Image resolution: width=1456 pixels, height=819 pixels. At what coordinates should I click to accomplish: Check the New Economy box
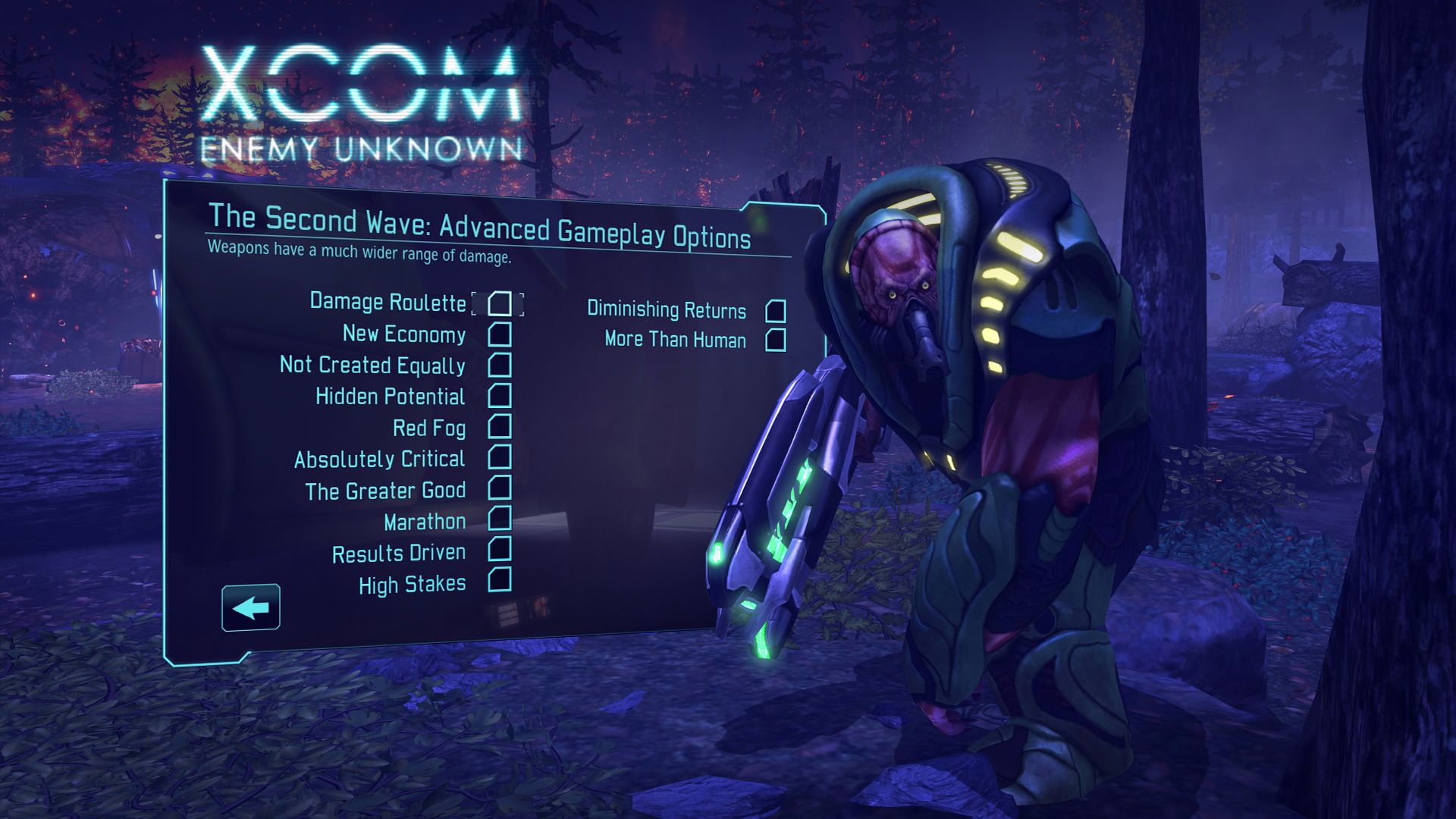pyautogui.click(x=500, y=334)
